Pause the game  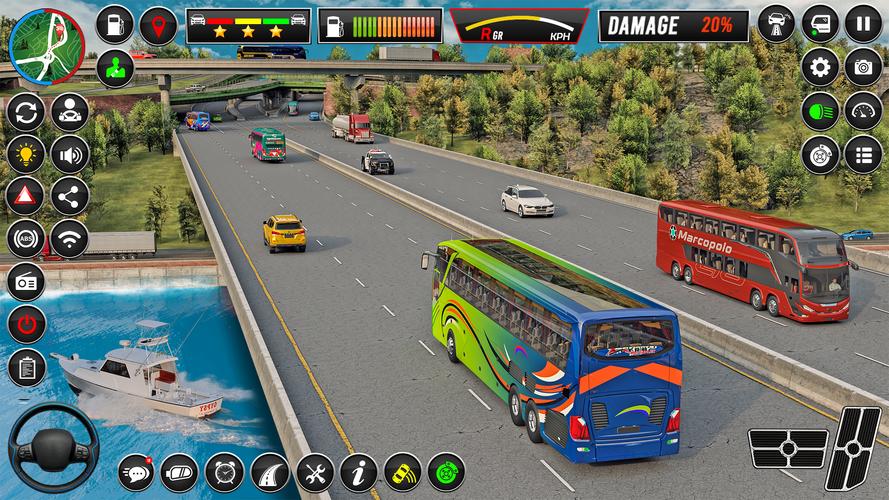point(863,23)
